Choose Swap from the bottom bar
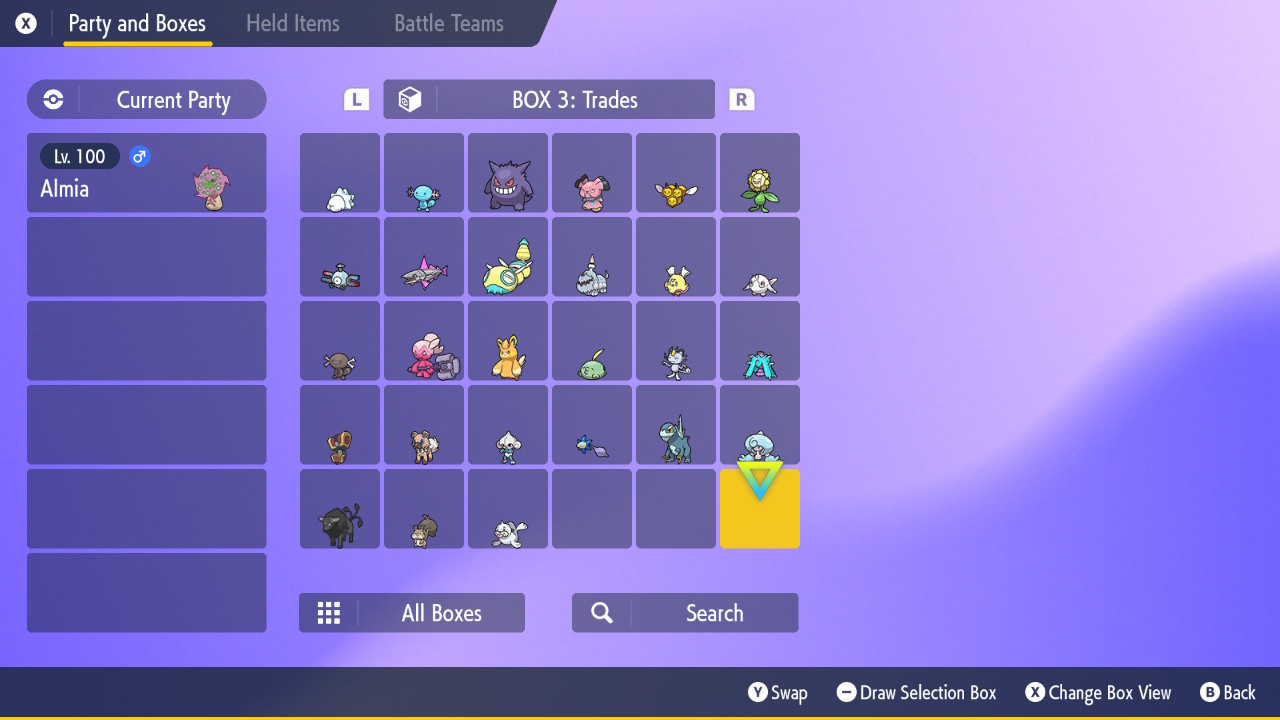1280x720 pixels. click(x=778, y=692)
